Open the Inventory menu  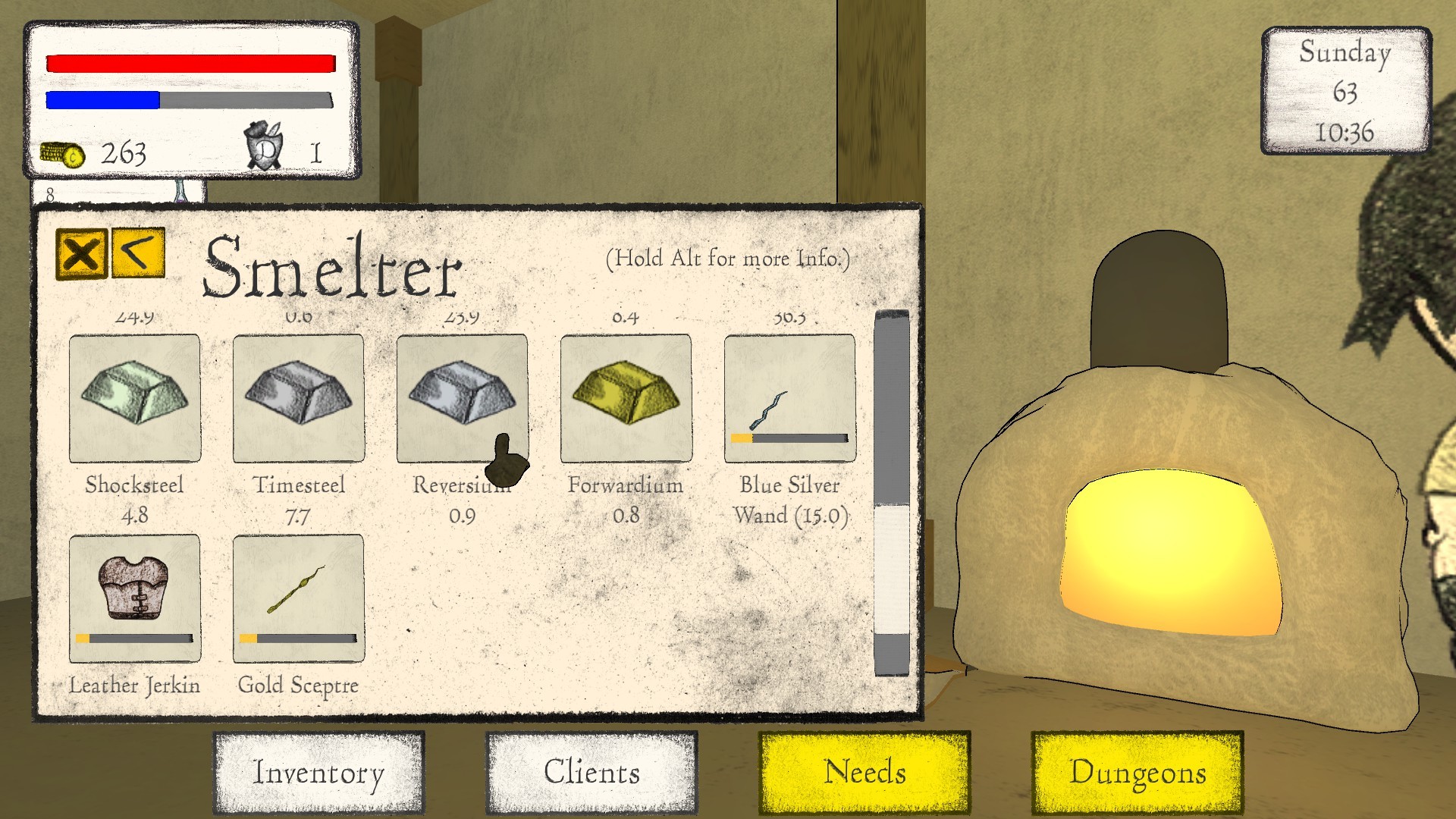point(318,773)
